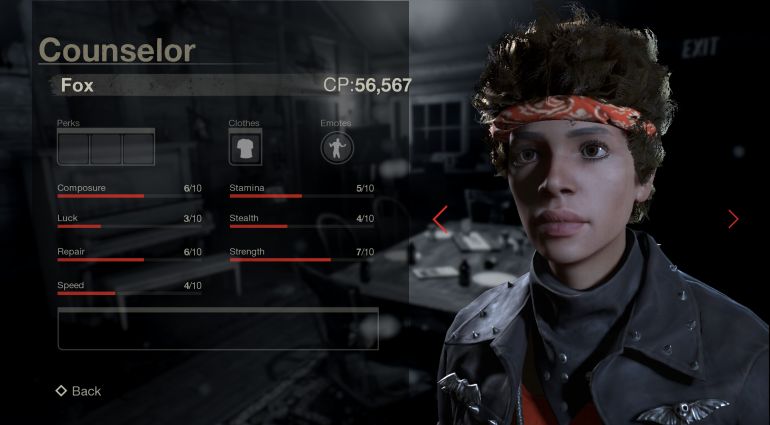The image size is (770, 425).
Task: Open the Clothes shirt icon
Action: coord(244,148)
